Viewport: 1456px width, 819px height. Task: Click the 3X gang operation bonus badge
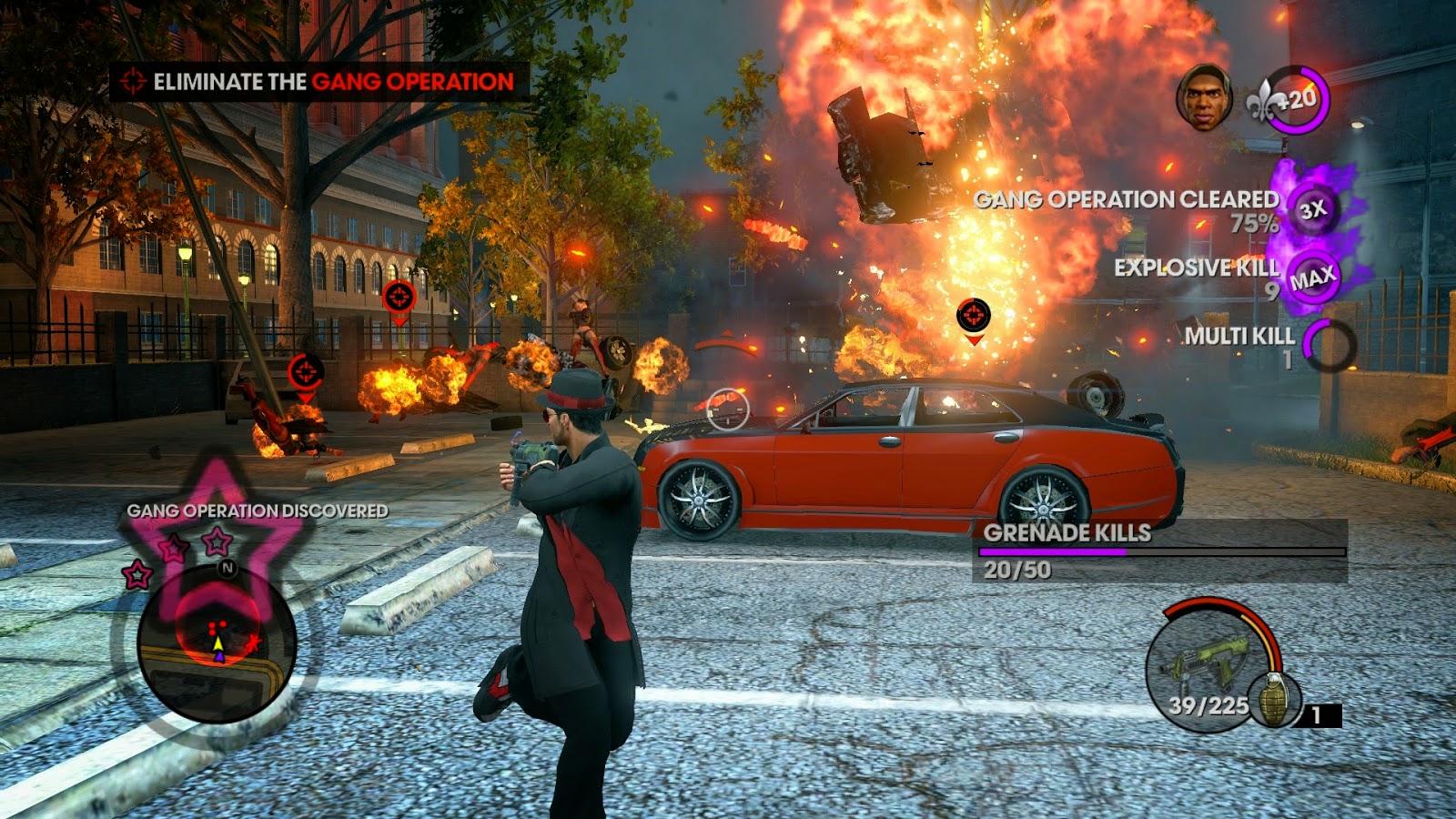coord(1311,210)
